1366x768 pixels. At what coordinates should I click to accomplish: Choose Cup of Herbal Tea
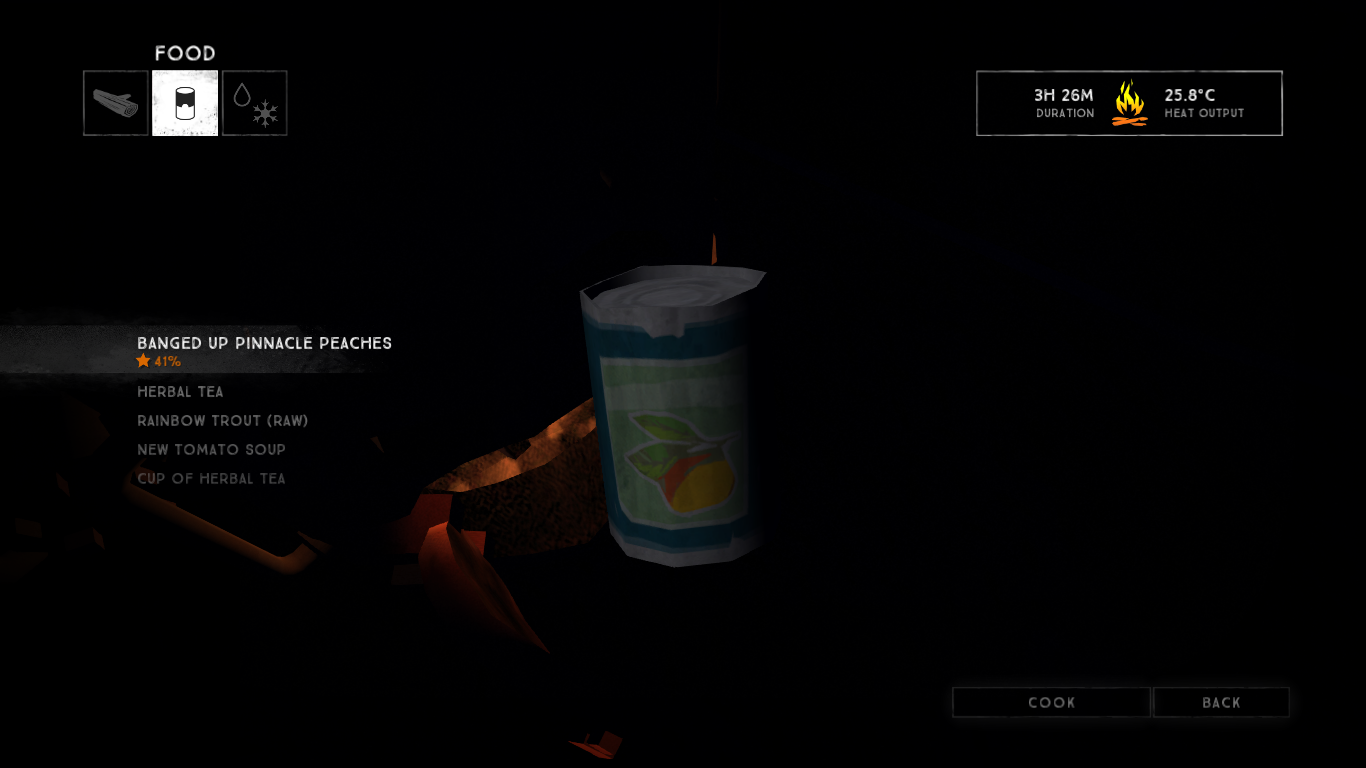click(211, 479)
